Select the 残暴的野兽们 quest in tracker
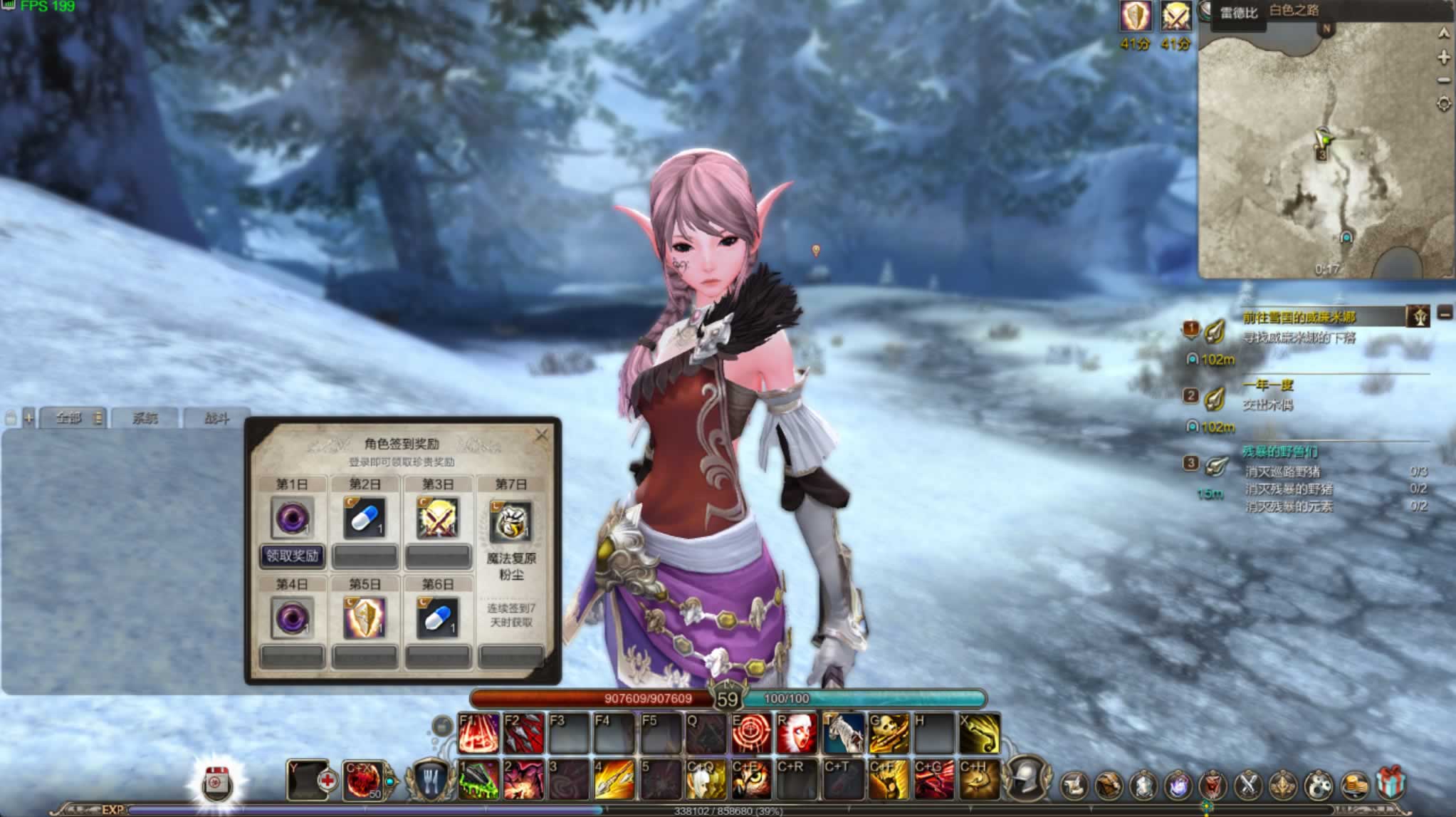The height and width of the screenshot is (817, 1456). tap(1279, 452)
